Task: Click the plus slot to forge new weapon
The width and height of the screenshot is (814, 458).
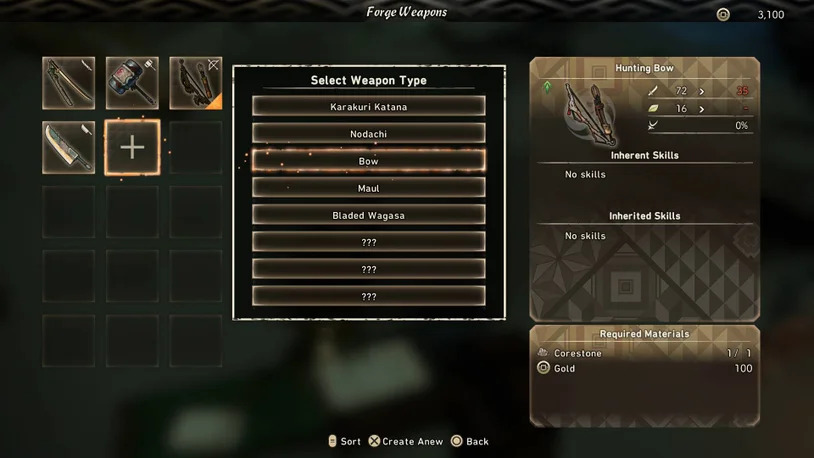Action: point(132,147)
